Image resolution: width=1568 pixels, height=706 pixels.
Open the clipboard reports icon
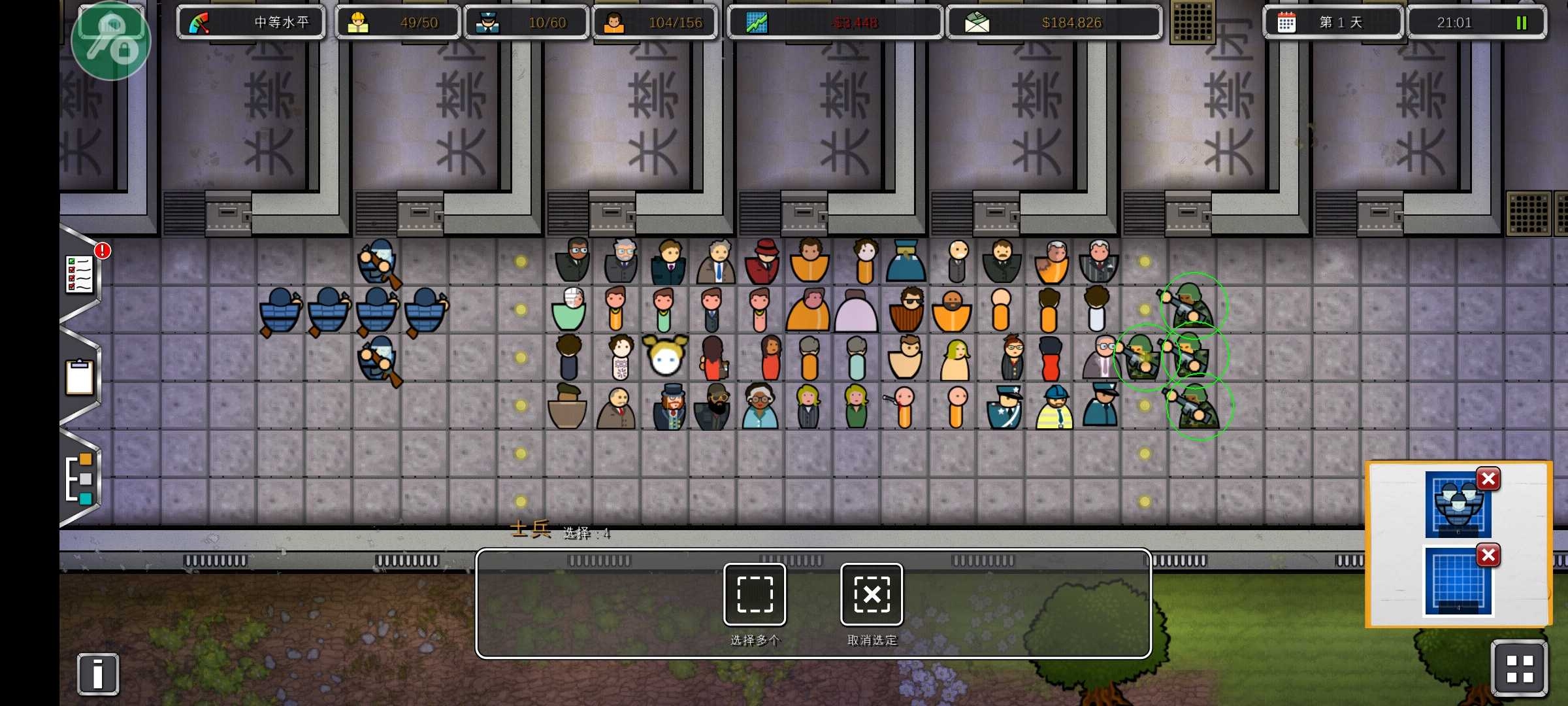(x=80, y=377)
